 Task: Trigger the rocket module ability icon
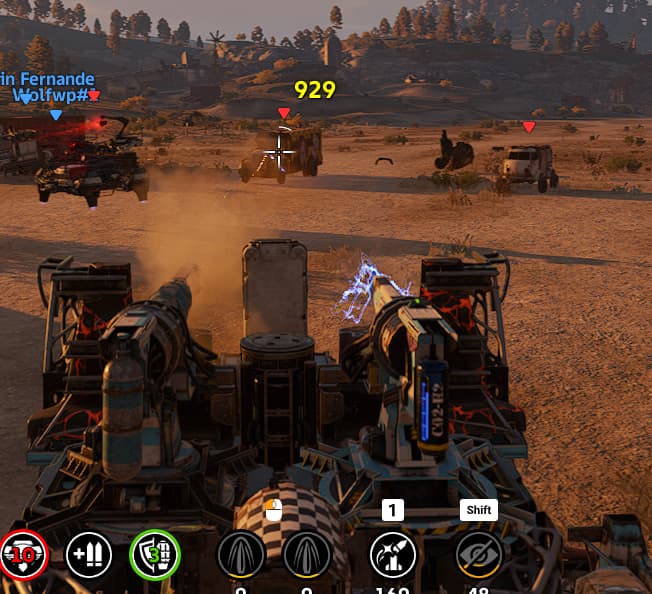tap(393, 555)
